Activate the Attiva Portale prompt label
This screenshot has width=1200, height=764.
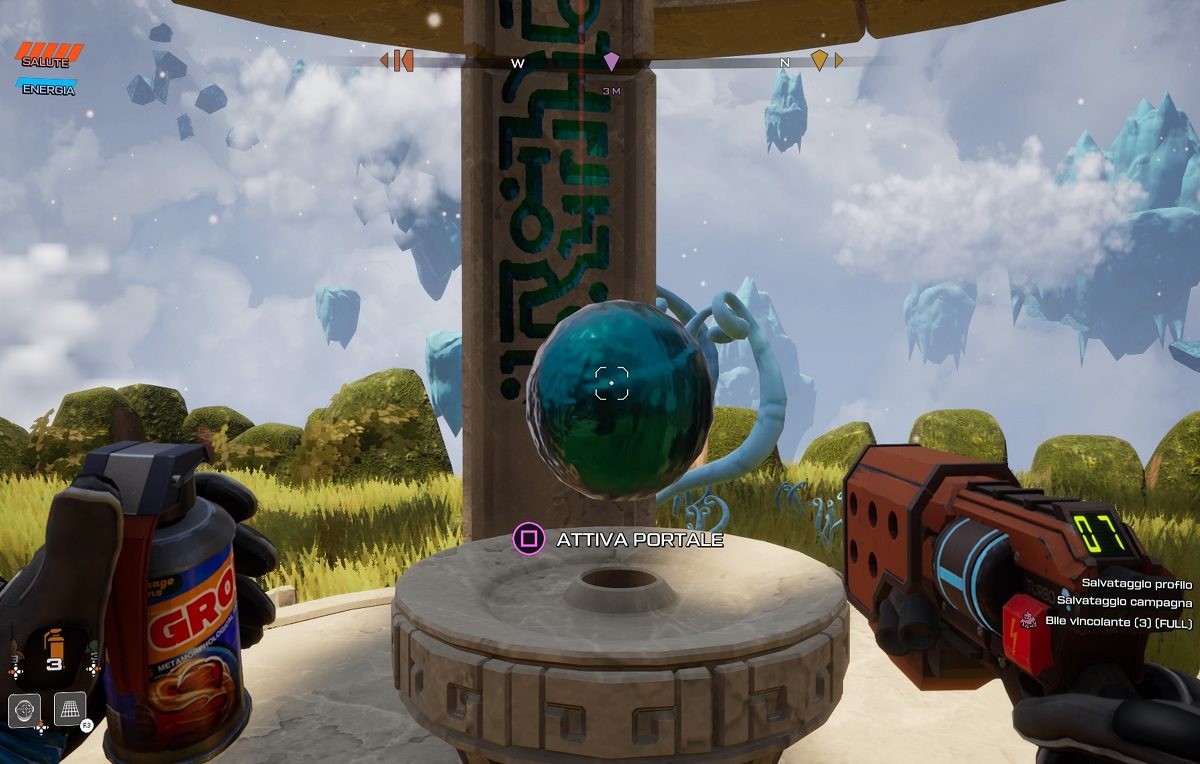click(x=639, y=540)
